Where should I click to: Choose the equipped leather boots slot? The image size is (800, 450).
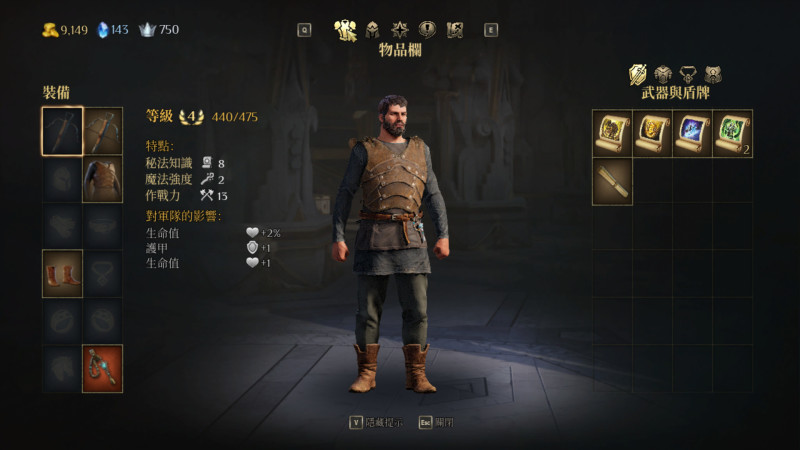(x=62, y=274)
